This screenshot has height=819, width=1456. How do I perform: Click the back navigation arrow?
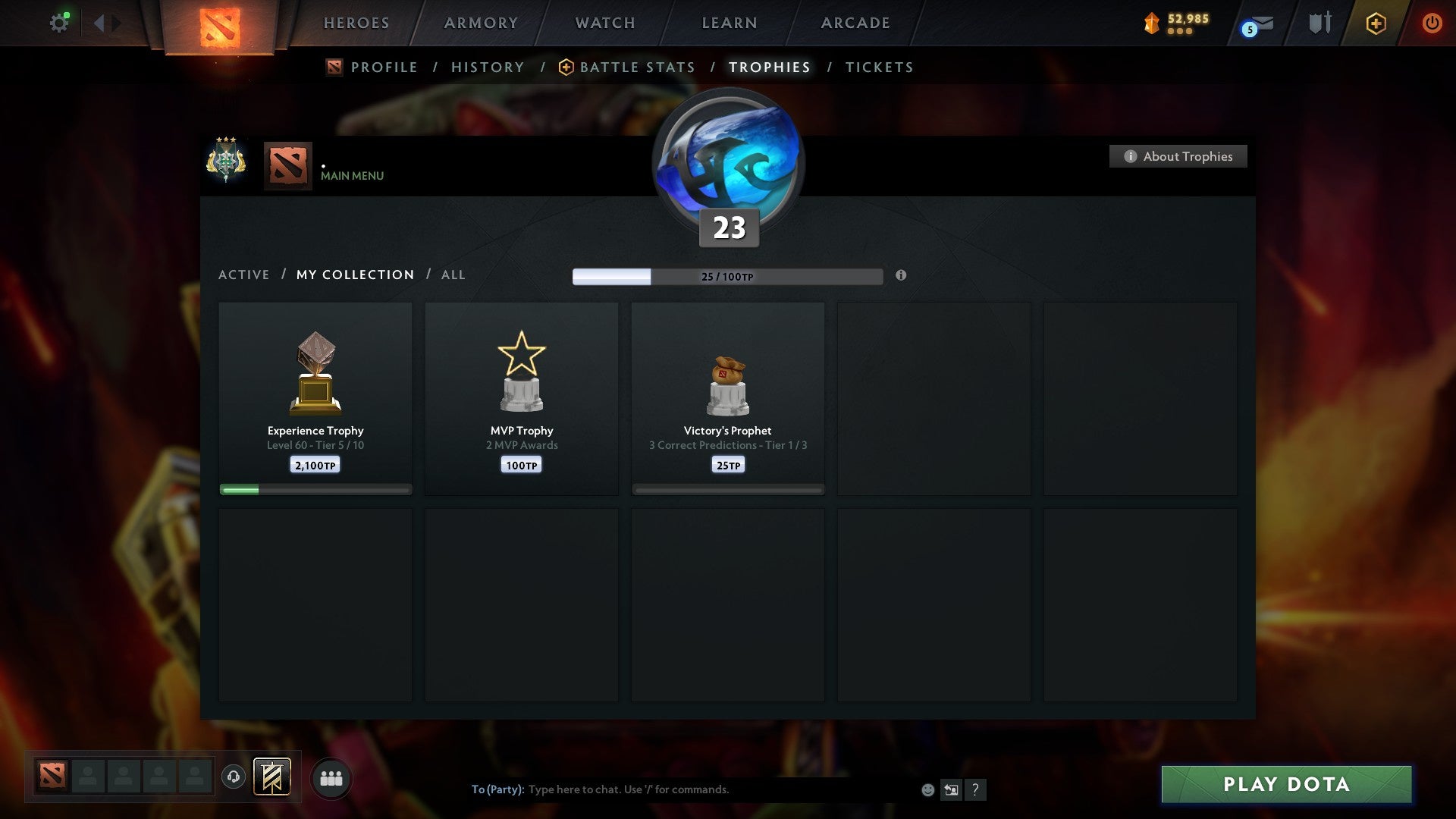[x=99, y=22]
